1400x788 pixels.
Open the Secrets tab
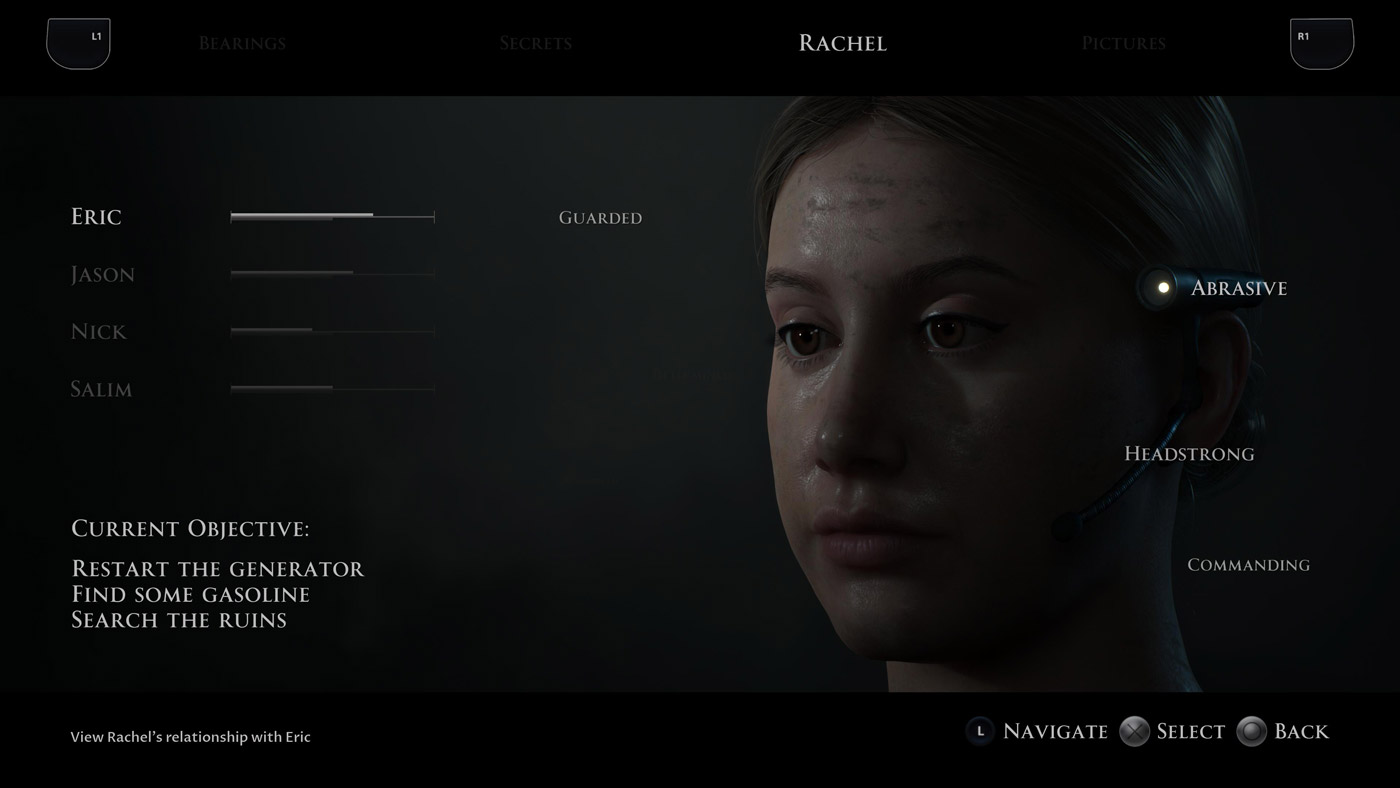point(536,43)
